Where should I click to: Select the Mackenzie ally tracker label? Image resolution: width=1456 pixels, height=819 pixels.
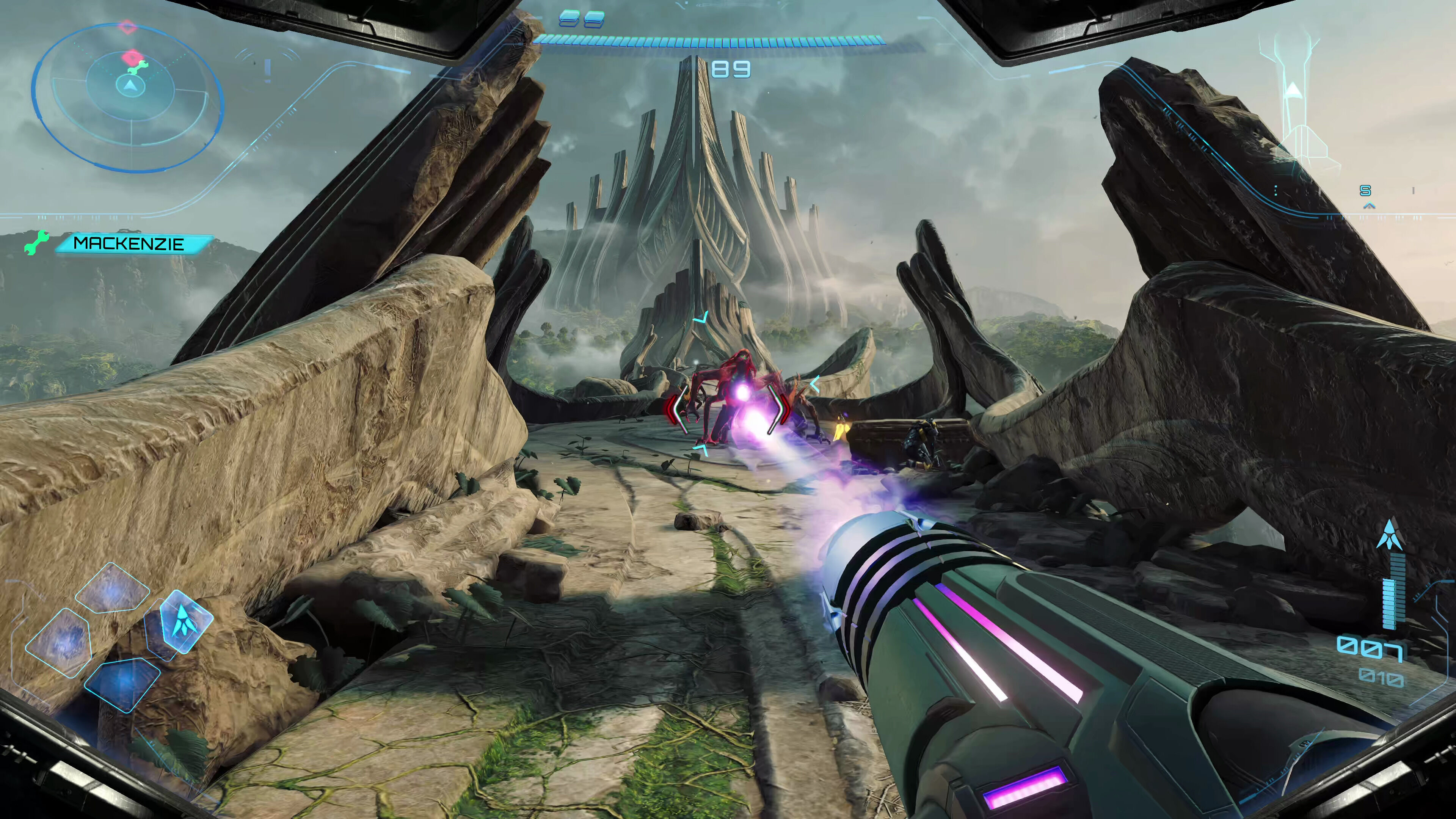(x=129, y=243)
